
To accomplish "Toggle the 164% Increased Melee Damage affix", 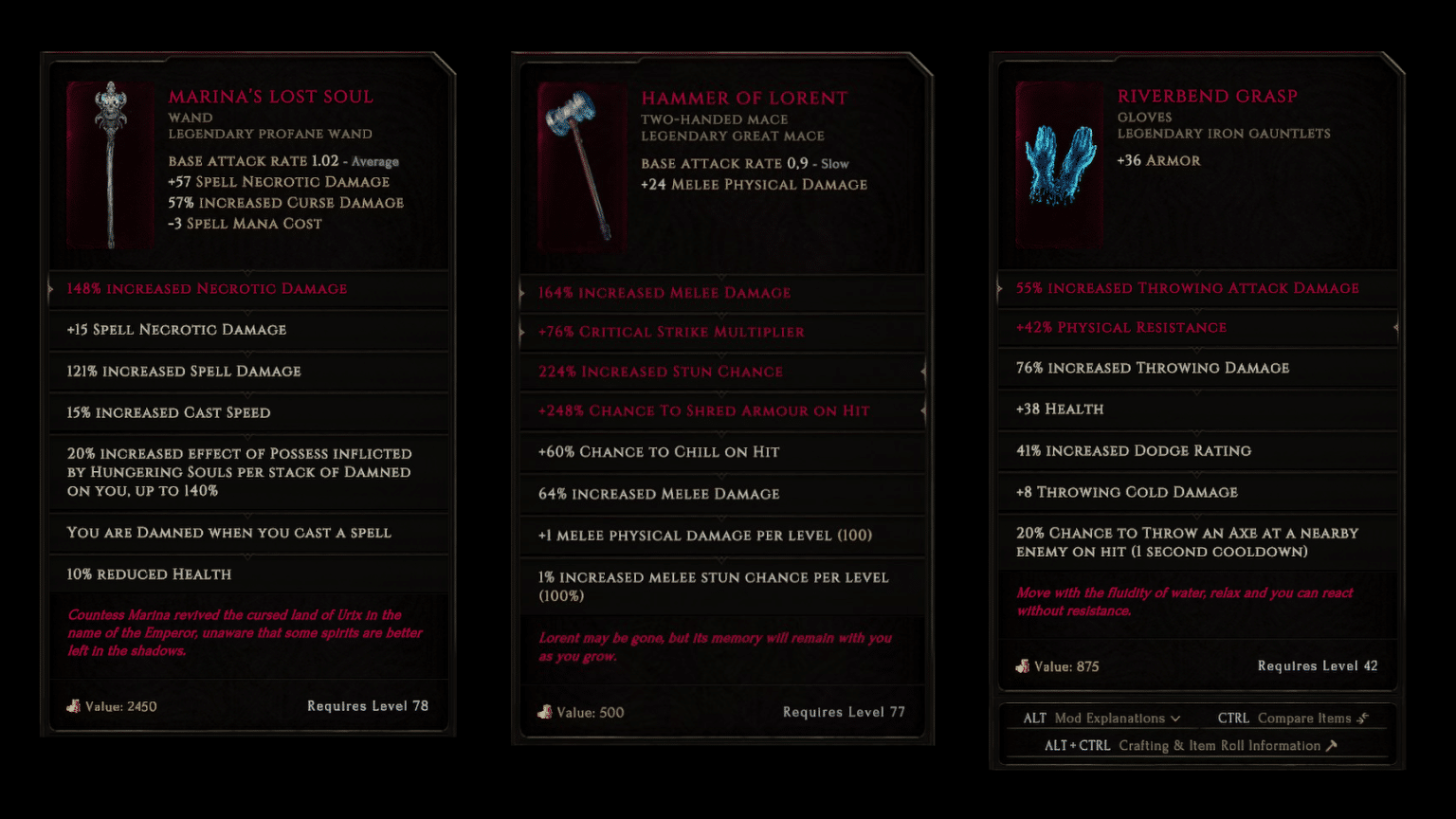I will 664,293.
